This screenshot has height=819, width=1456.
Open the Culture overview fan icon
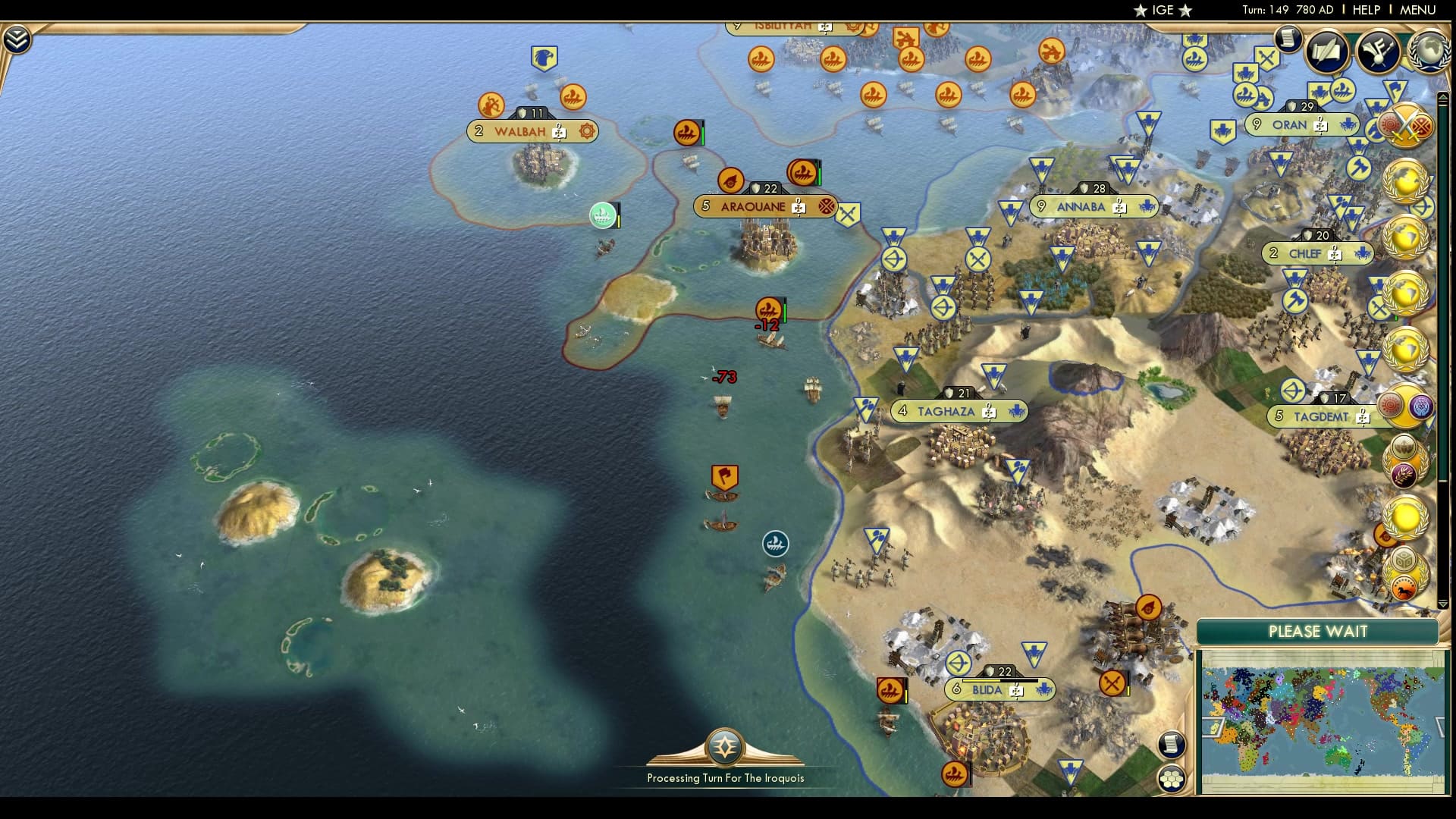1378,52
